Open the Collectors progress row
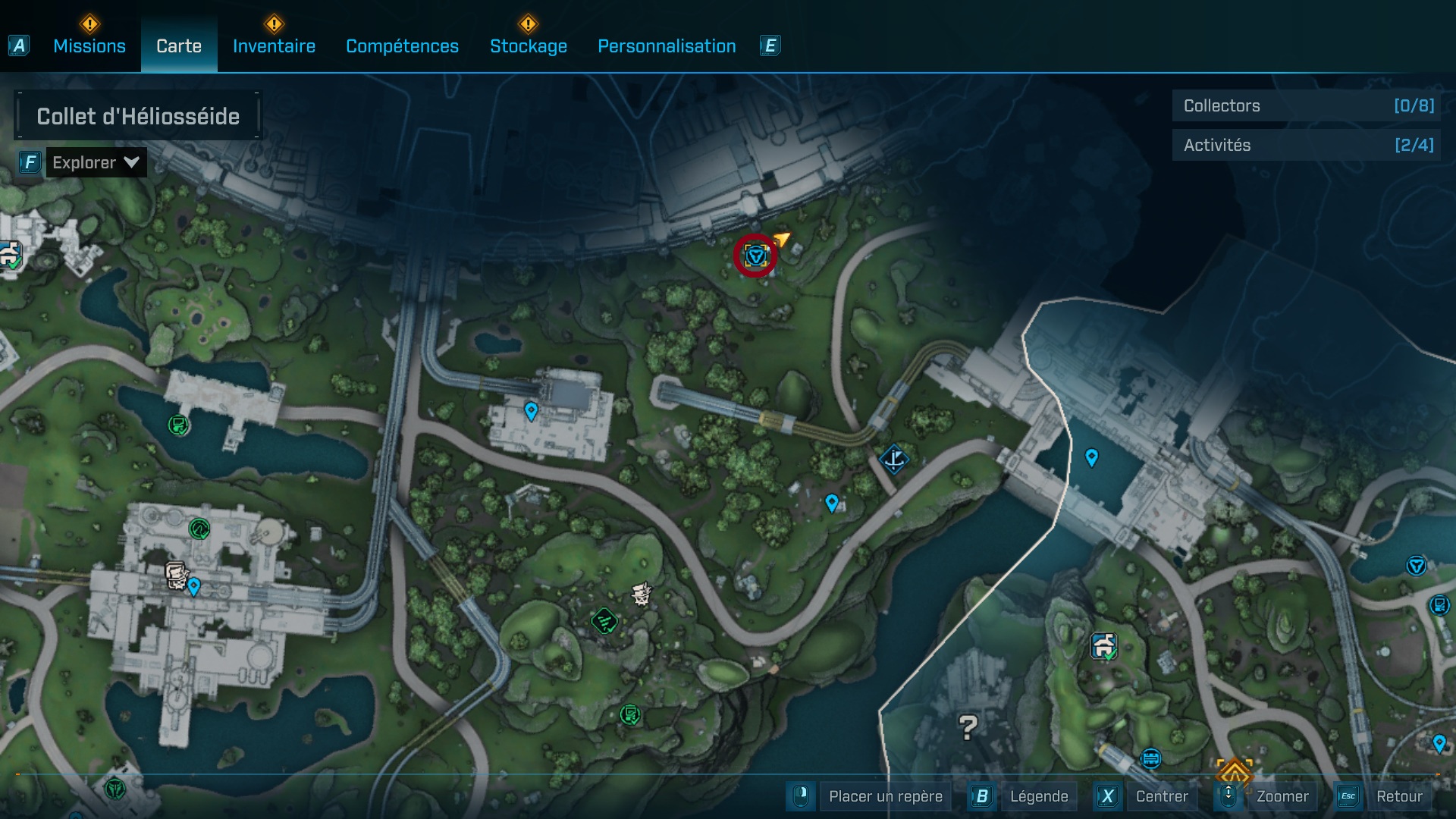Screen dimensions: 1456x819 point(1307,106)
